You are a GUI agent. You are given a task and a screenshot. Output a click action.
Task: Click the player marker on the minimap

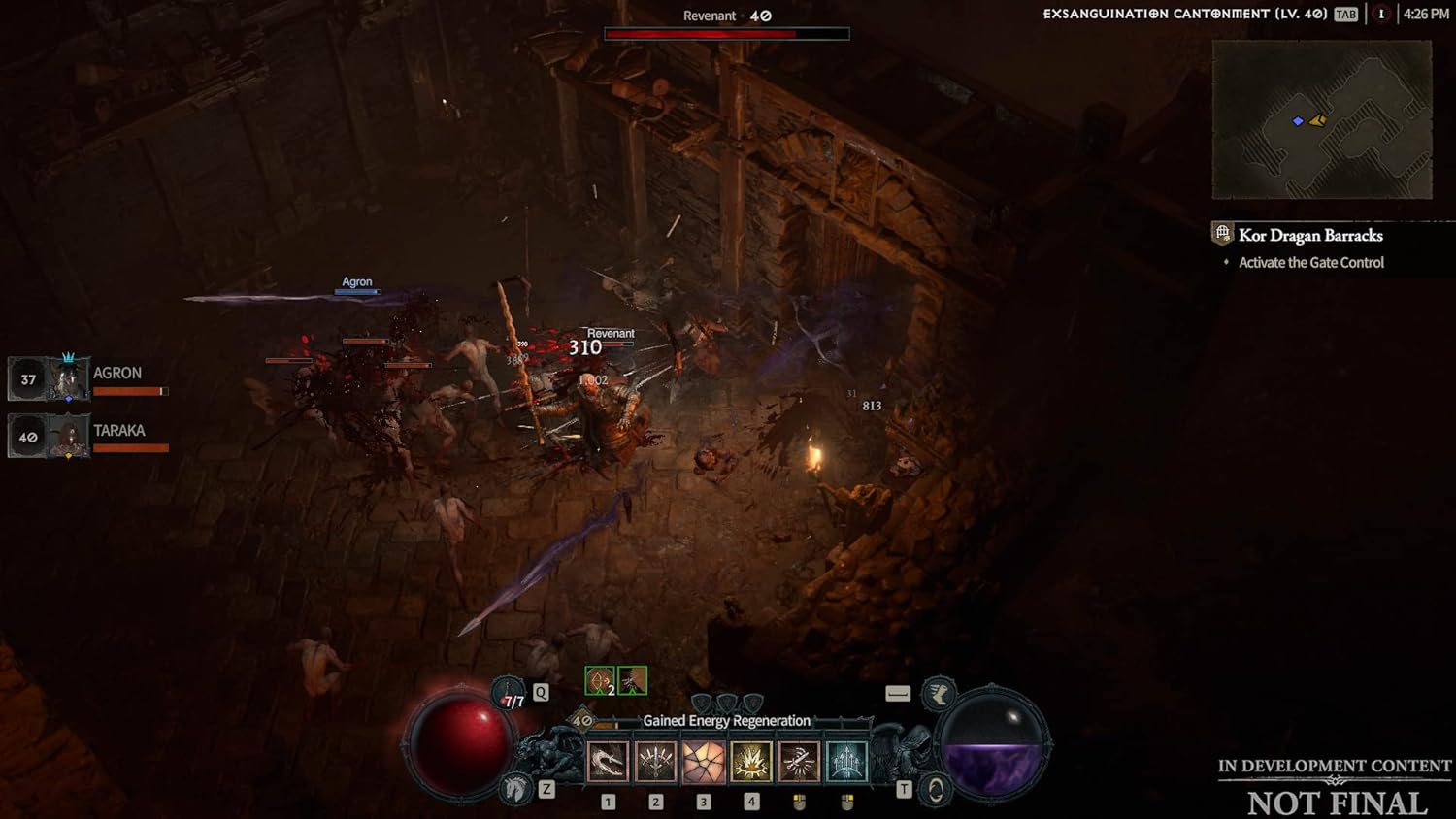click(1298, 120)
